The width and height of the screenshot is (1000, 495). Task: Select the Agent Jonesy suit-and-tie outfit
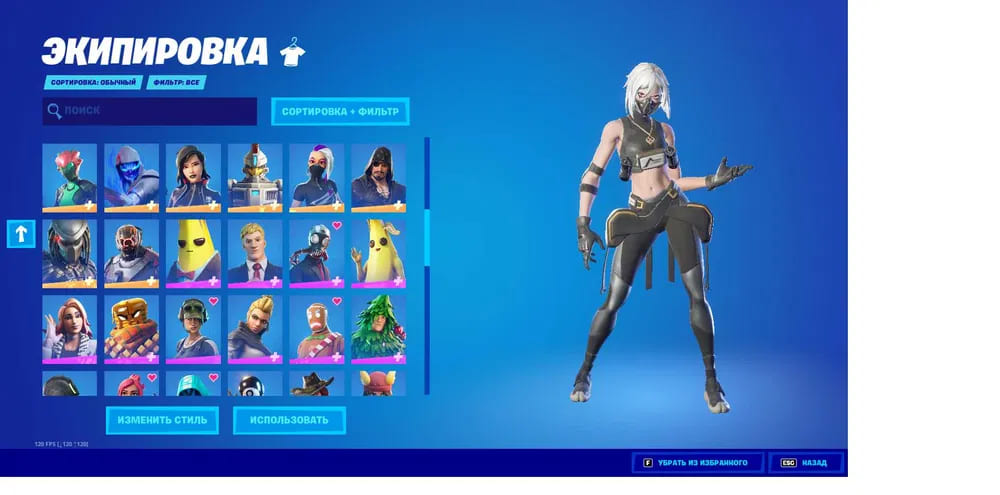(255, 252)
